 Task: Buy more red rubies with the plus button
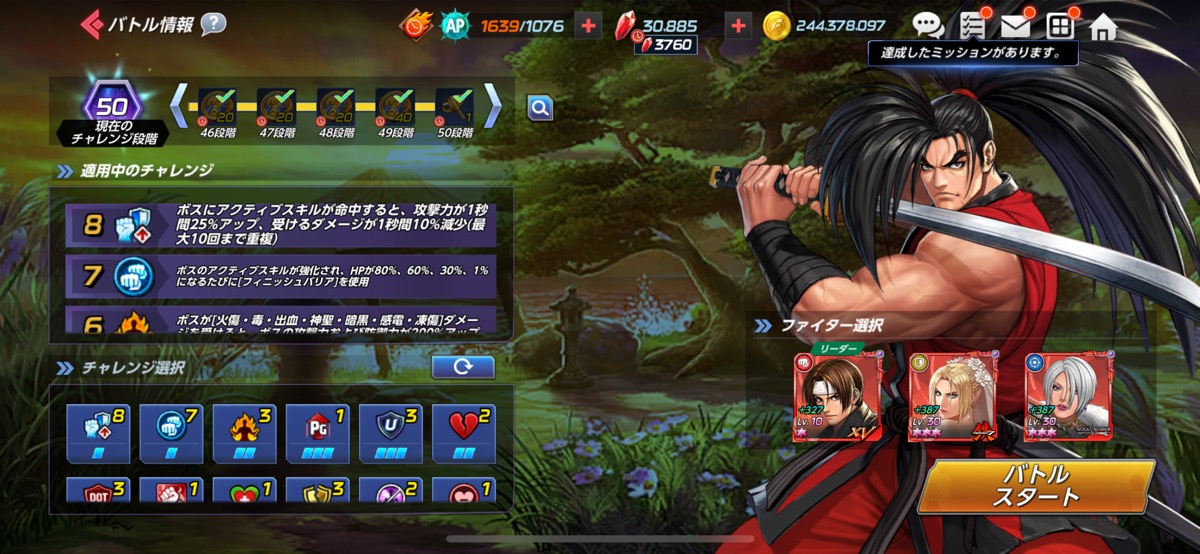coord(738,26)
